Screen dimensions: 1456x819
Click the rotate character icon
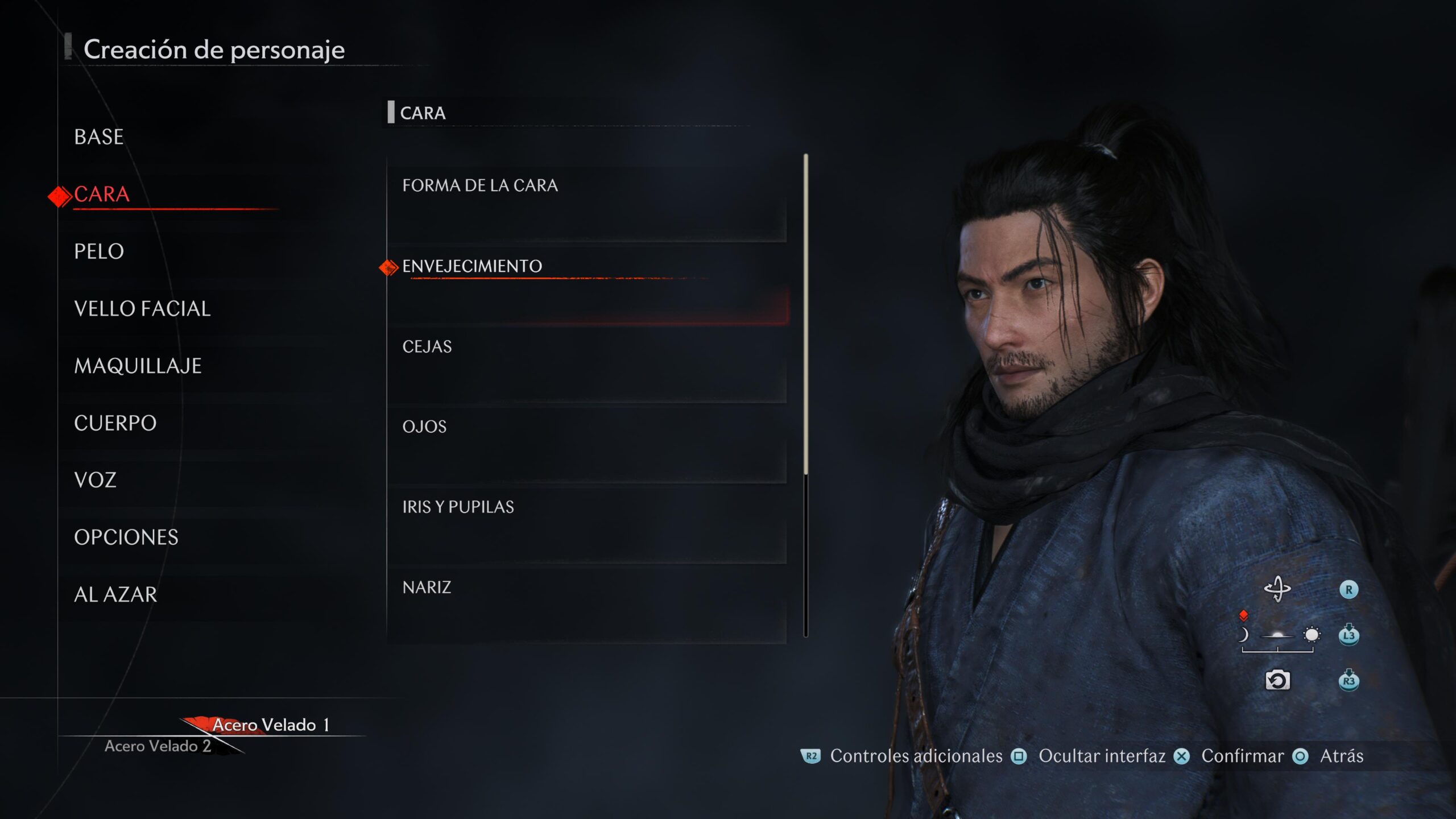click(x=1277, y=589)
